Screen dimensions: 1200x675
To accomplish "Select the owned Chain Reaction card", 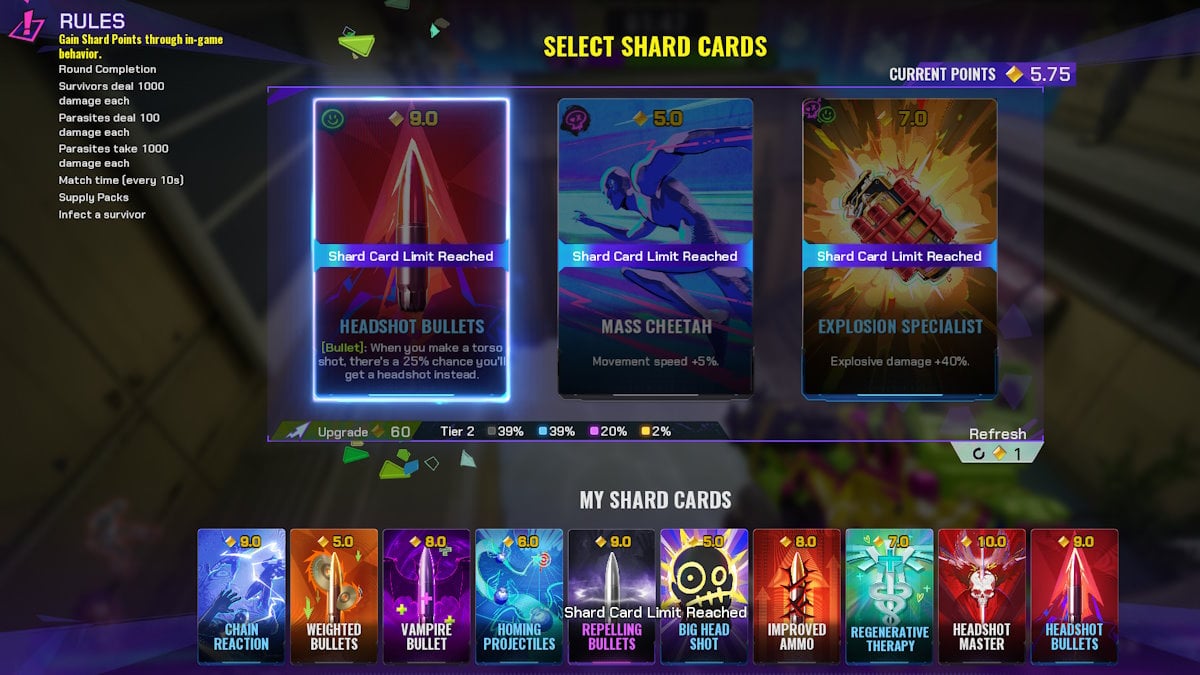I will 241,595.
